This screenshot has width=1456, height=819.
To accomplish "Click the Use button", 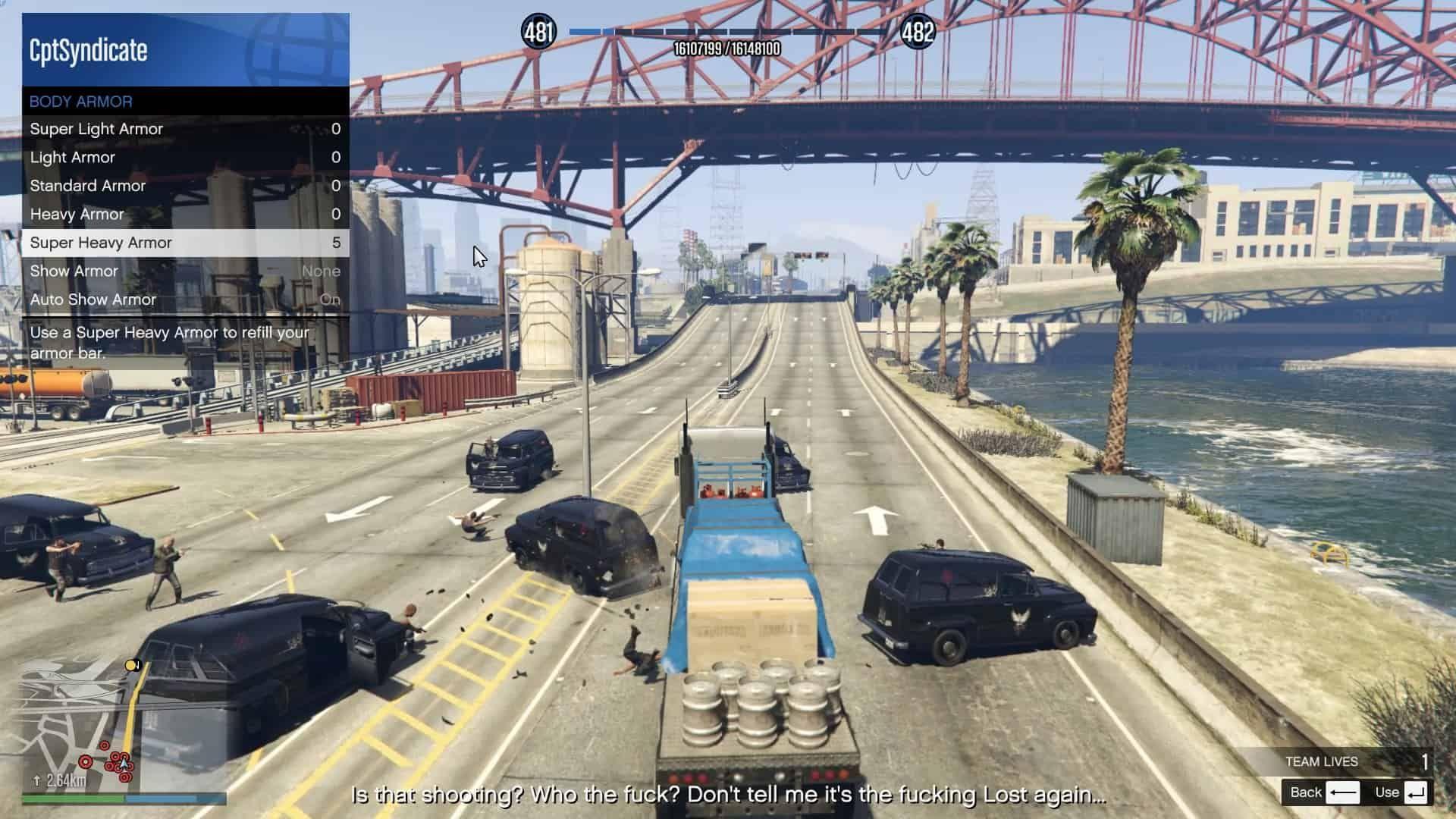I will tap(1401, 792).
